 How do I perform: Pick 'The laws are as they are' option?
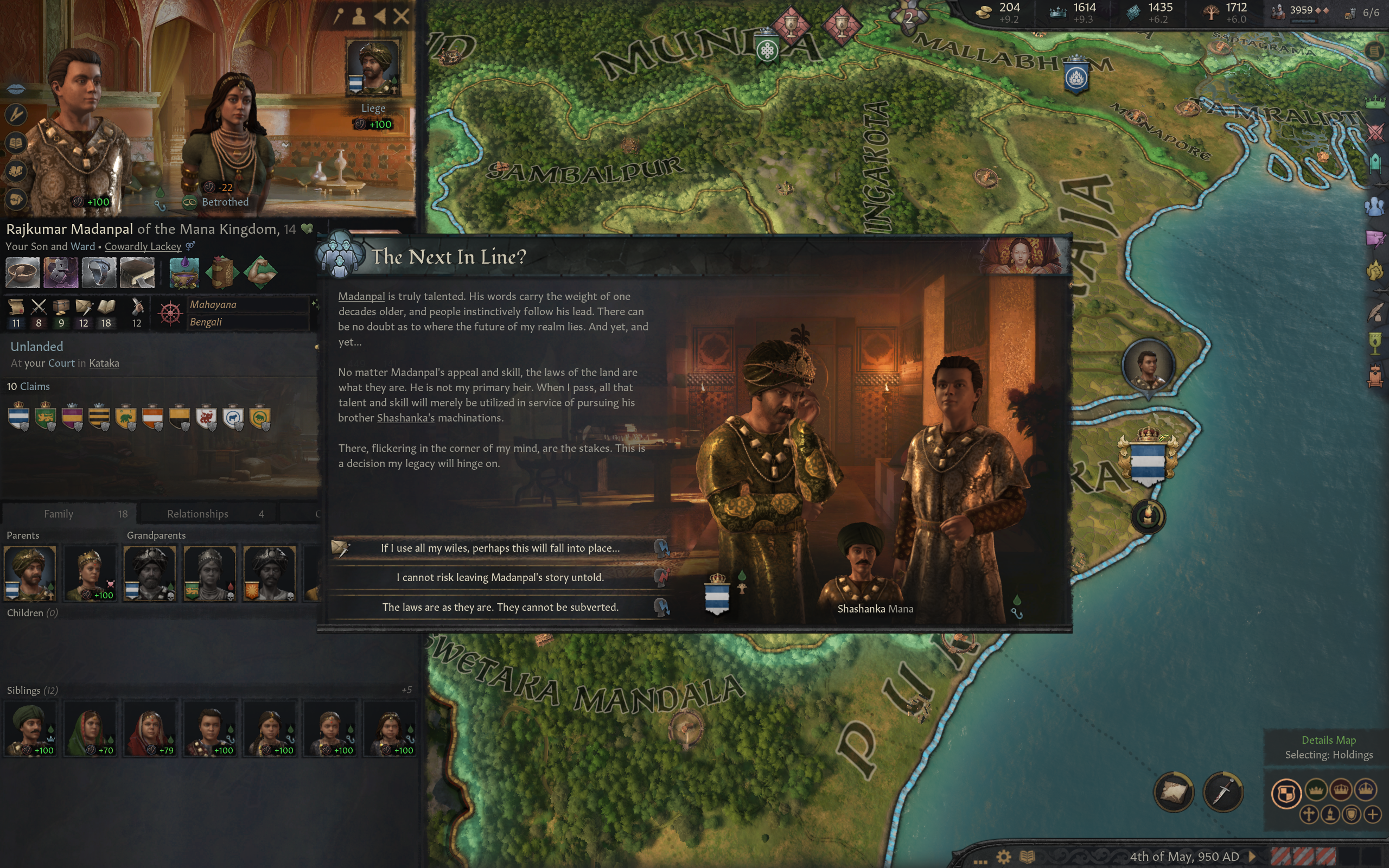click(x=500, y=608)
